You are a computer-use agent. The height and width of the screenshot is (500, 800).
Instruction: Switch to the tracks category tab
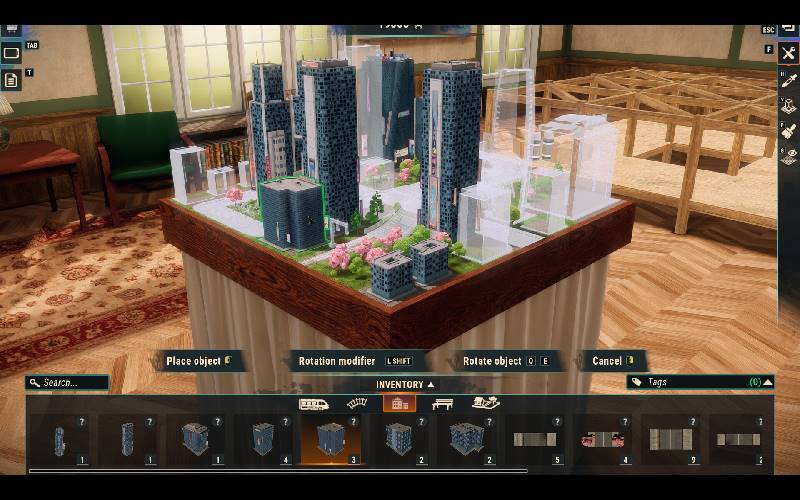[357, 403]
